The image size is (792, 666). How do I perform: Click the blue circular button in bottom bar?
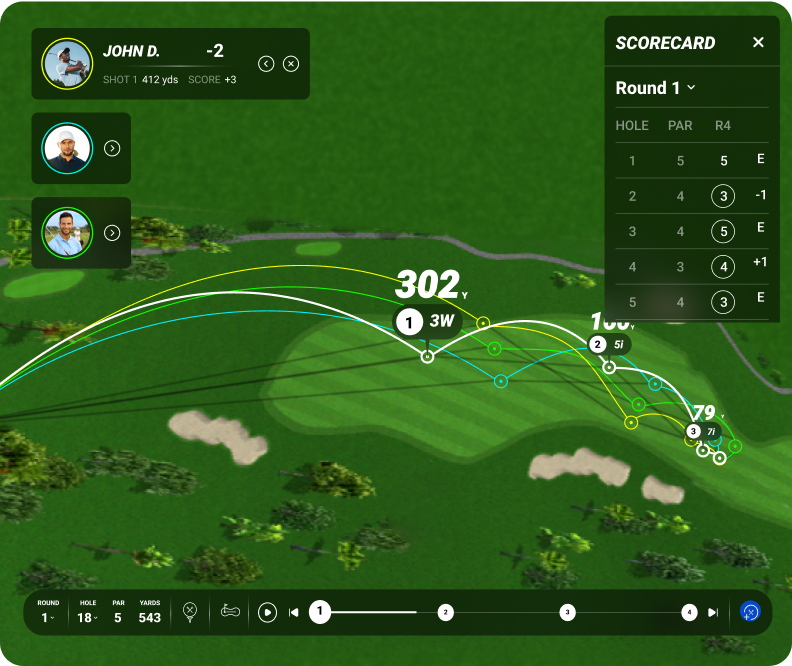tap(750, 611)
